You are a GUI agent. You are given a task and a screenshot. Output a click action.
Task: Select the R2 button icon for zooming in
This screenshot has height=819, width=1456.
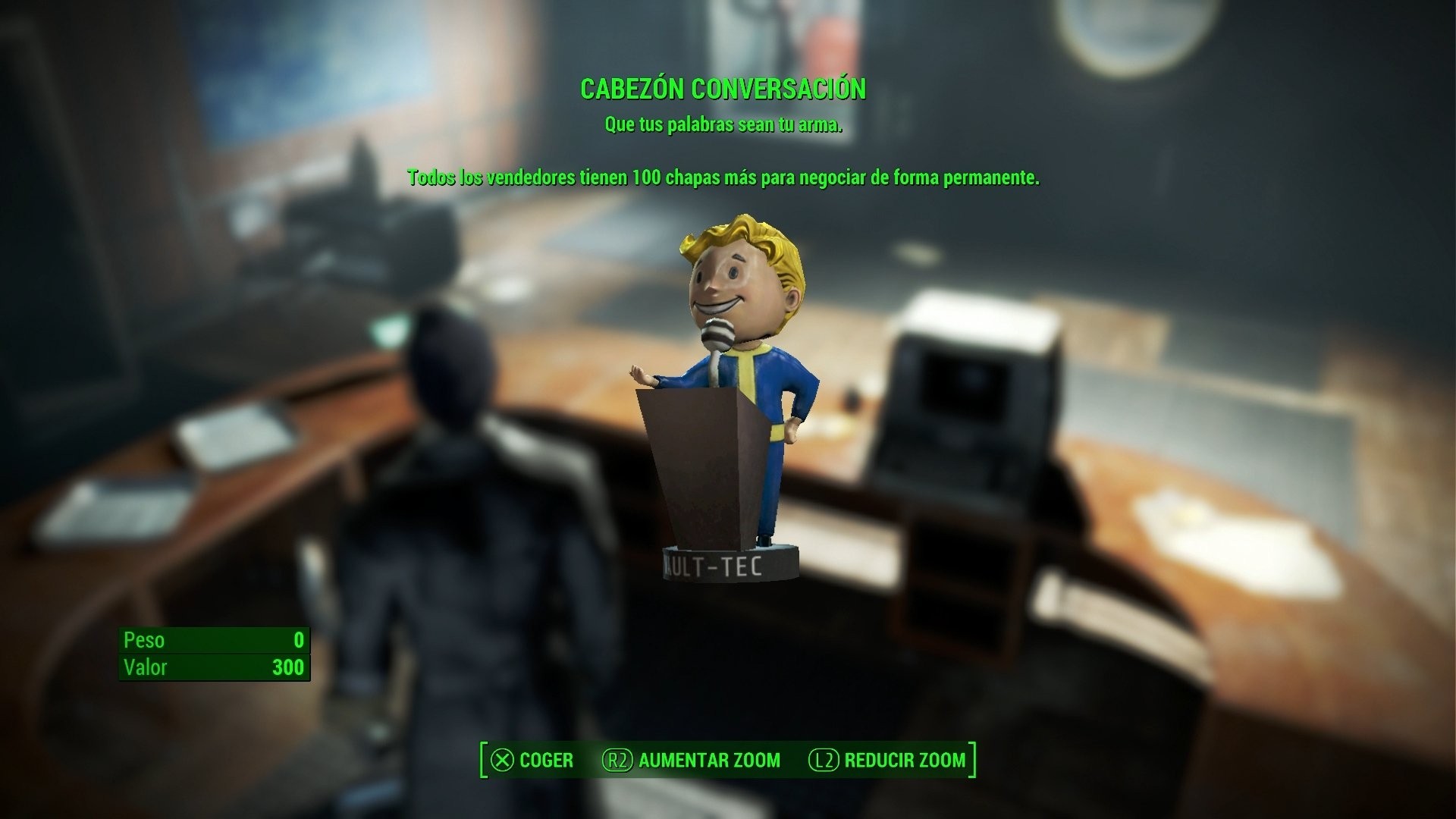(616, 760)
